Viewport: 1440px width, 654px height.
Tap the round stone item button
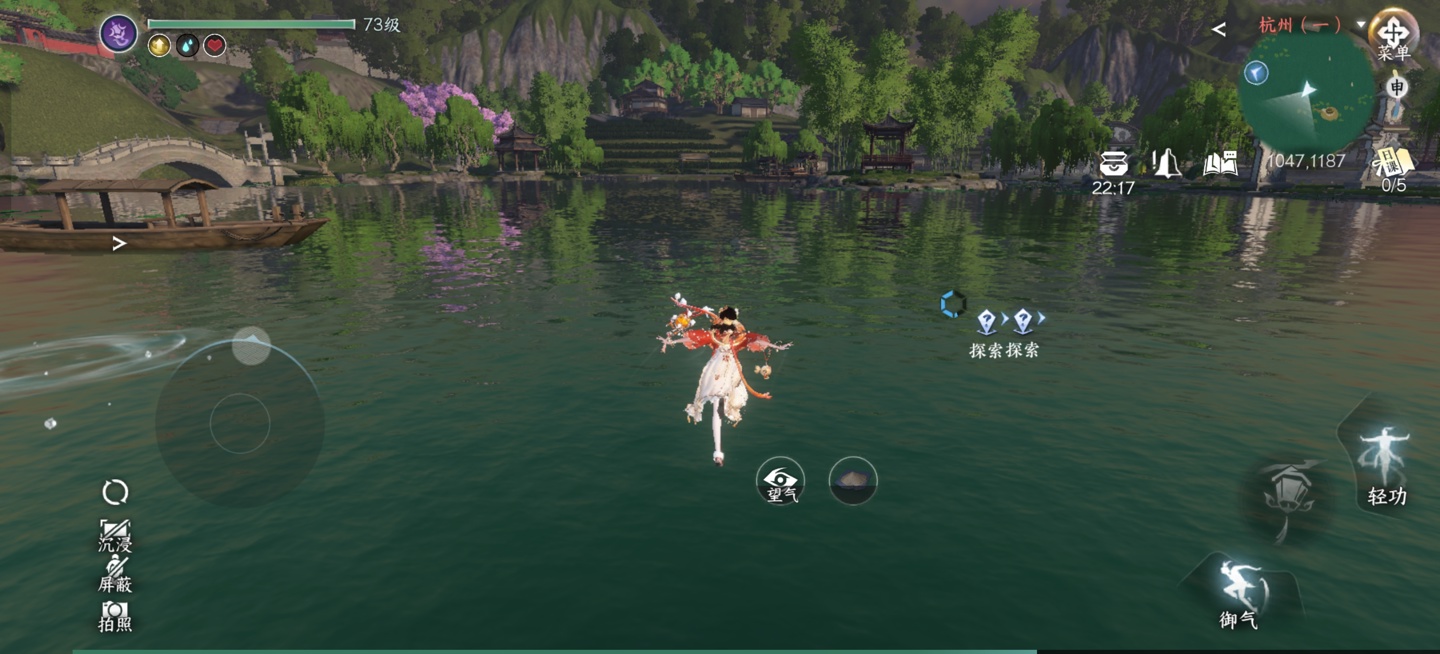[x=853, y=481]
